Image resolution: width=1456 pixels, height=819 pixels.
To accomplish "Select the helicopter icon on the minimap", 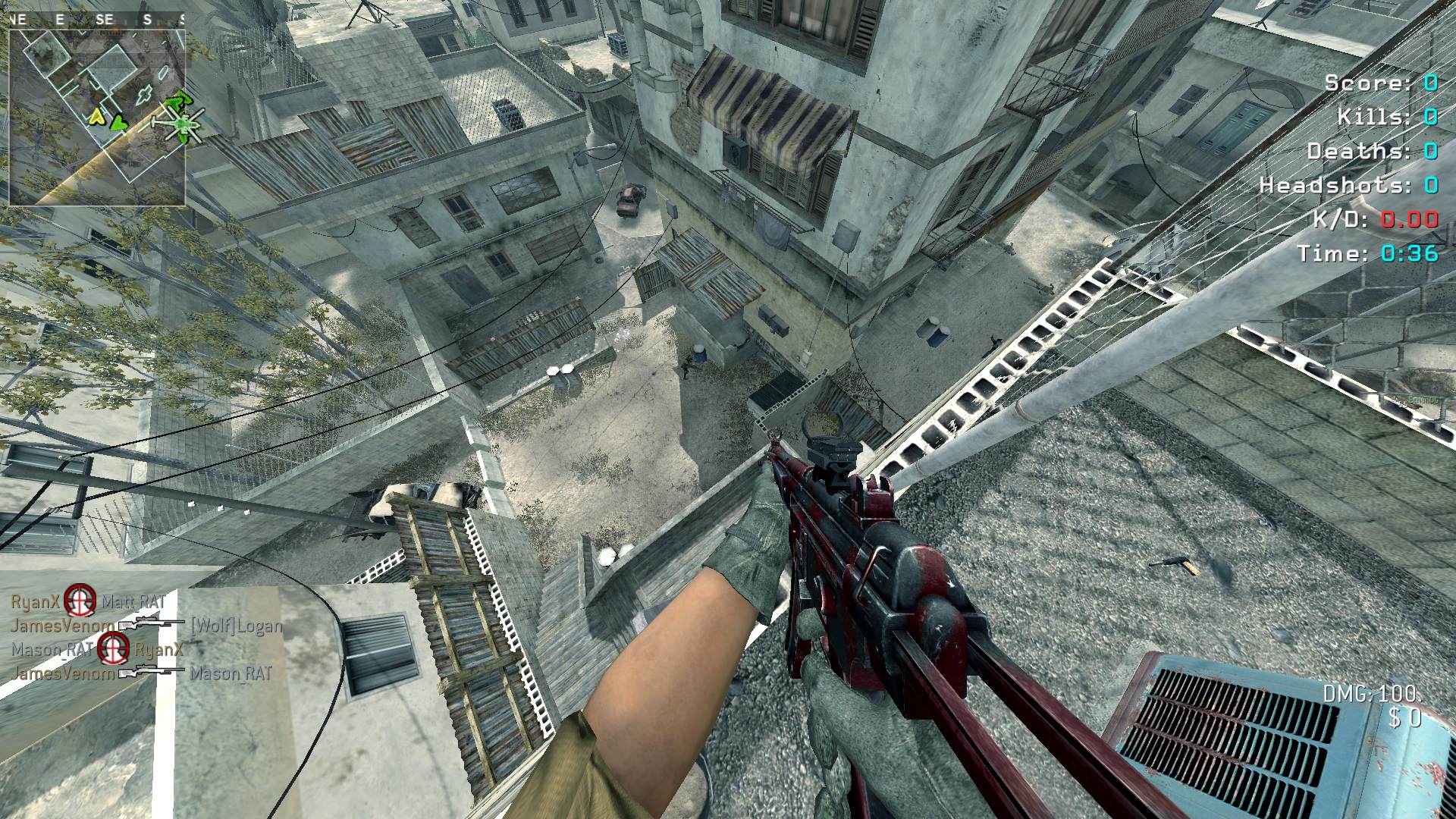I will [x=180, y=124].
